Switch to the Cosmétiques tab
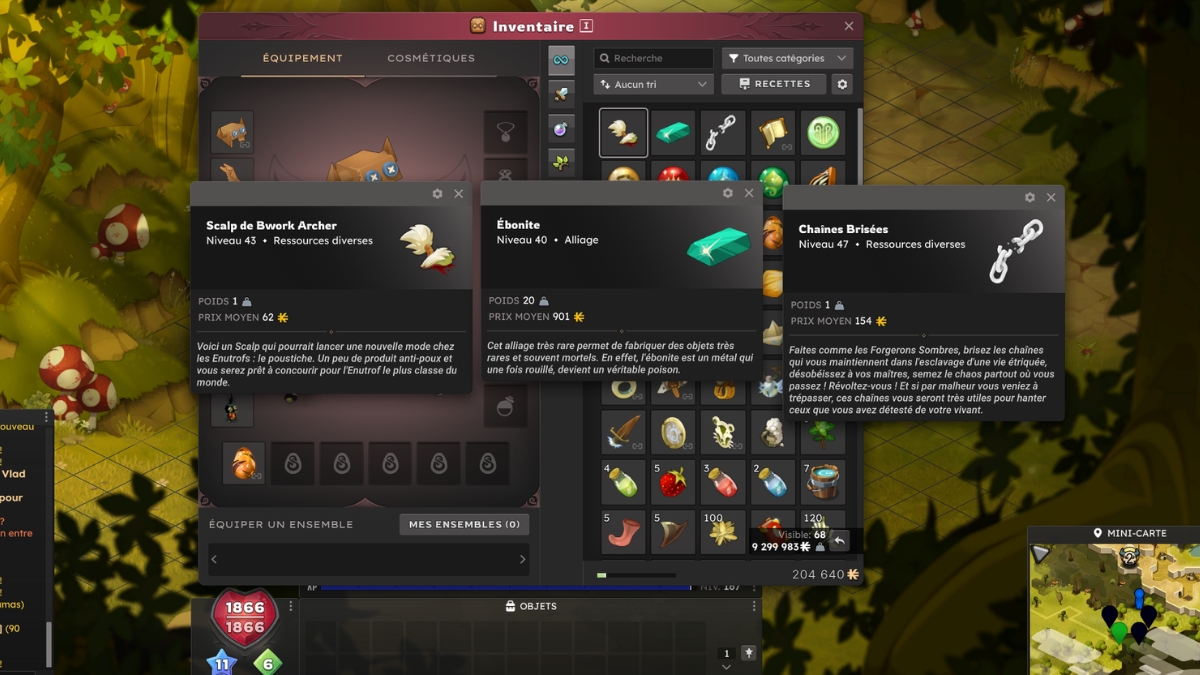Viewport: 1200px width, 675px height. click(x=431, y=58)
